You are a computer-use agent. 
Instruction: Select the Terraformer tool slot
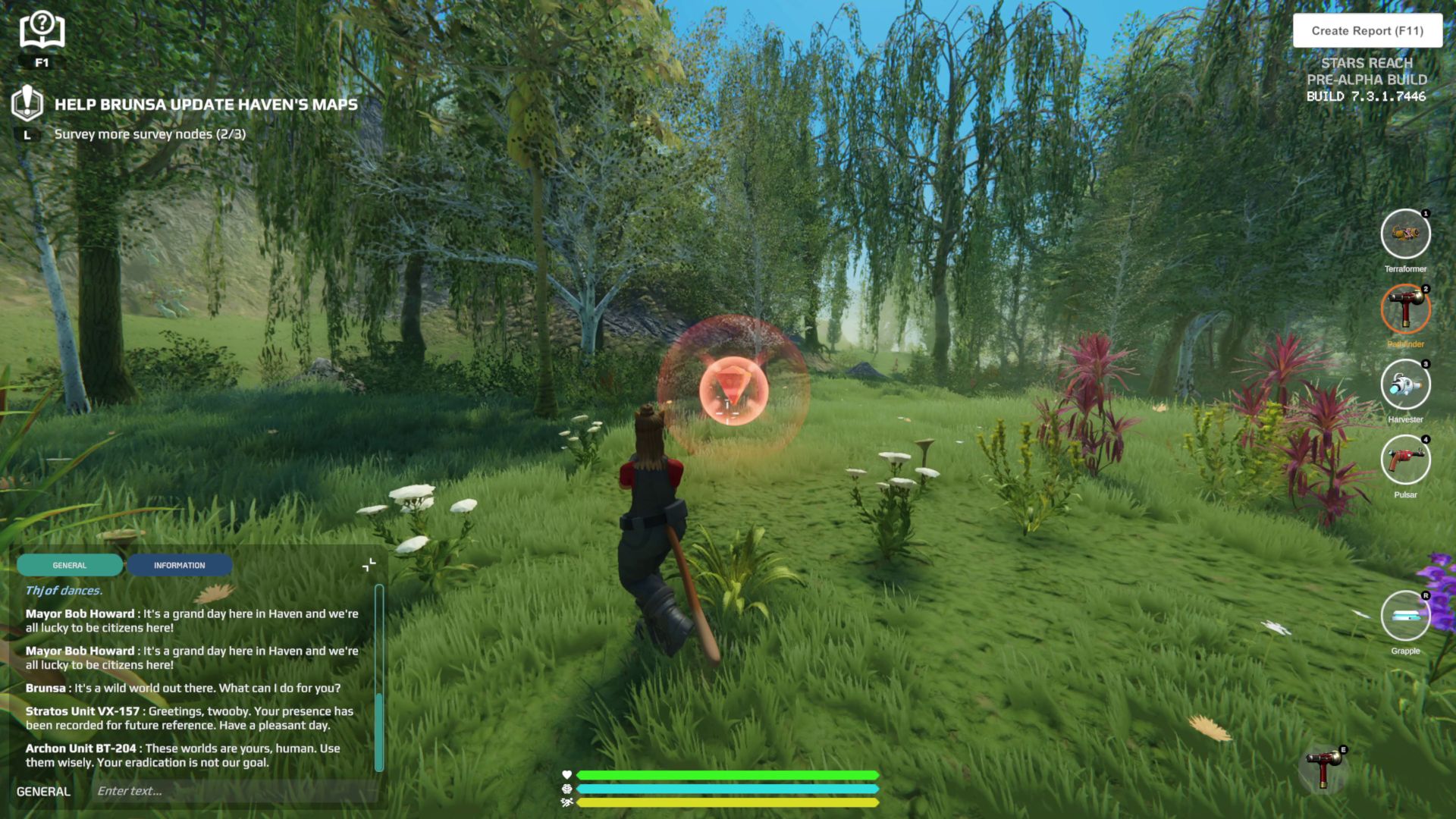tap(1405, 234)
